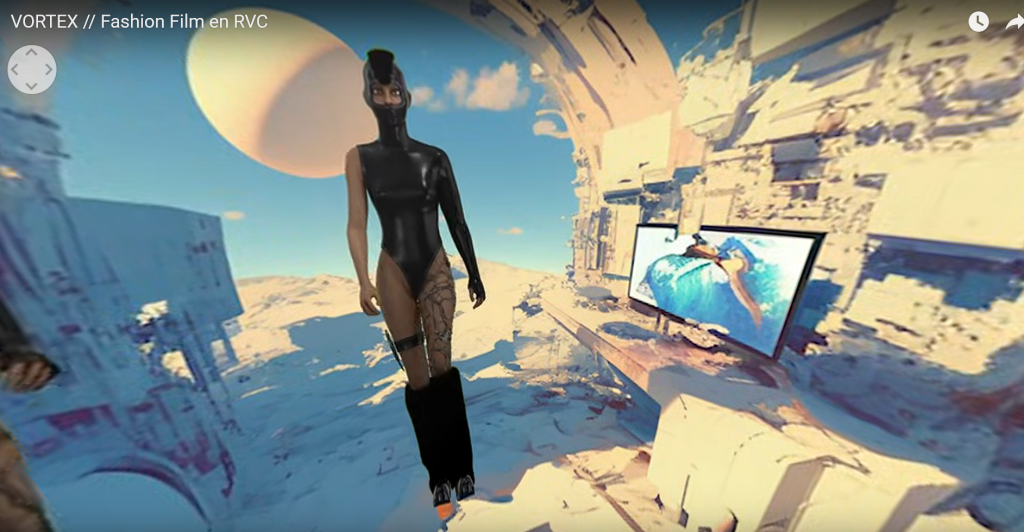Open the share arrow option

(1014, 21)
